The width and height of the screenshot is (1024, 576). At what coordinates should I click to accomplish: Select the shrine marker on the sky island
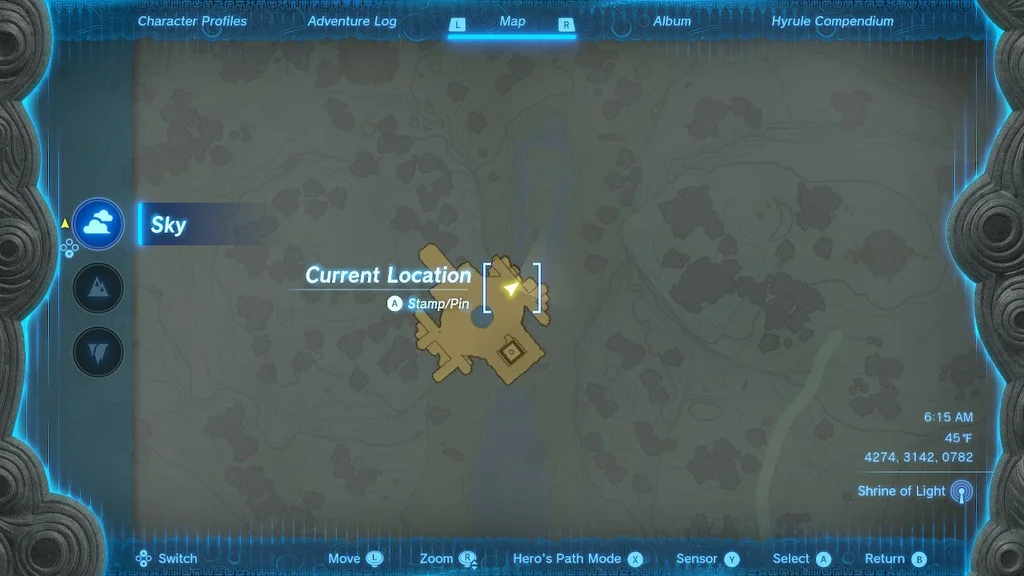pyautogui.click(x=512, y=352)
